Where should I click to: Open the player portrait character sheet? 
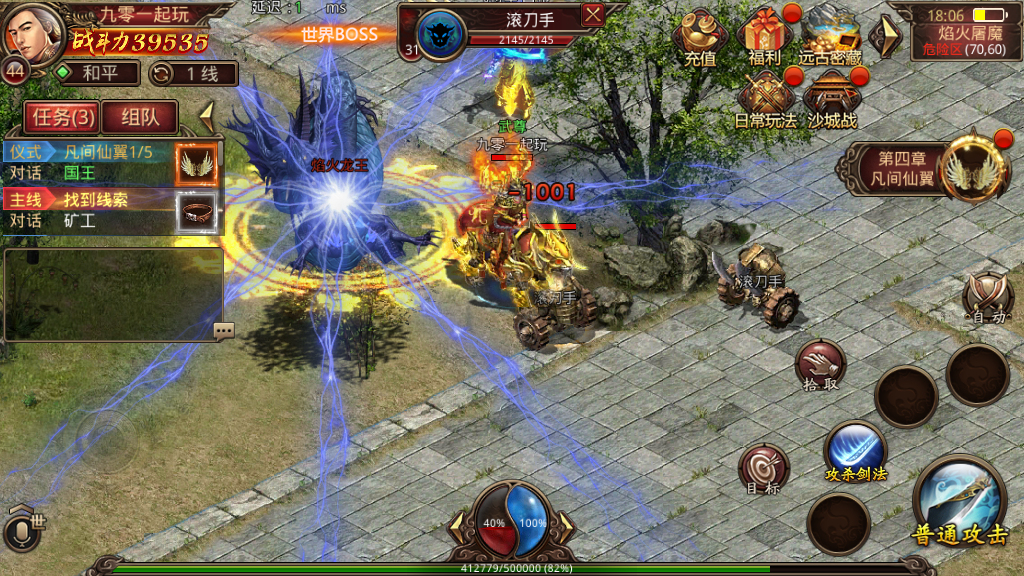(x=30, y=32)
